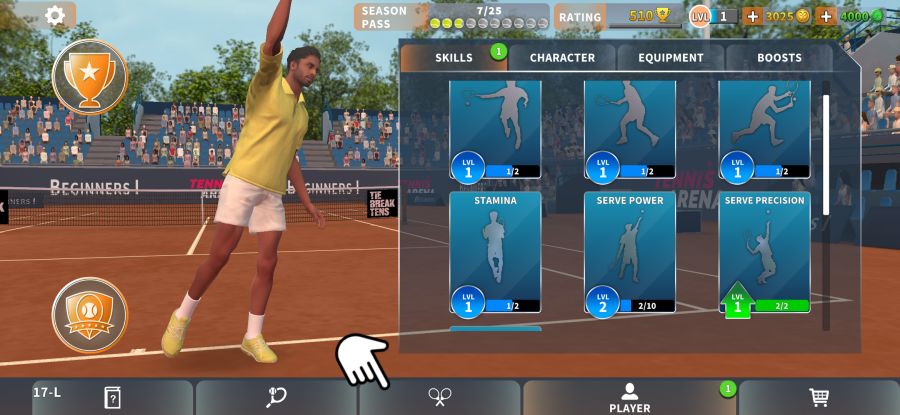900x415 pixels.
Task: Add more green gems with plus button
Action: click(x=826, y=16)
